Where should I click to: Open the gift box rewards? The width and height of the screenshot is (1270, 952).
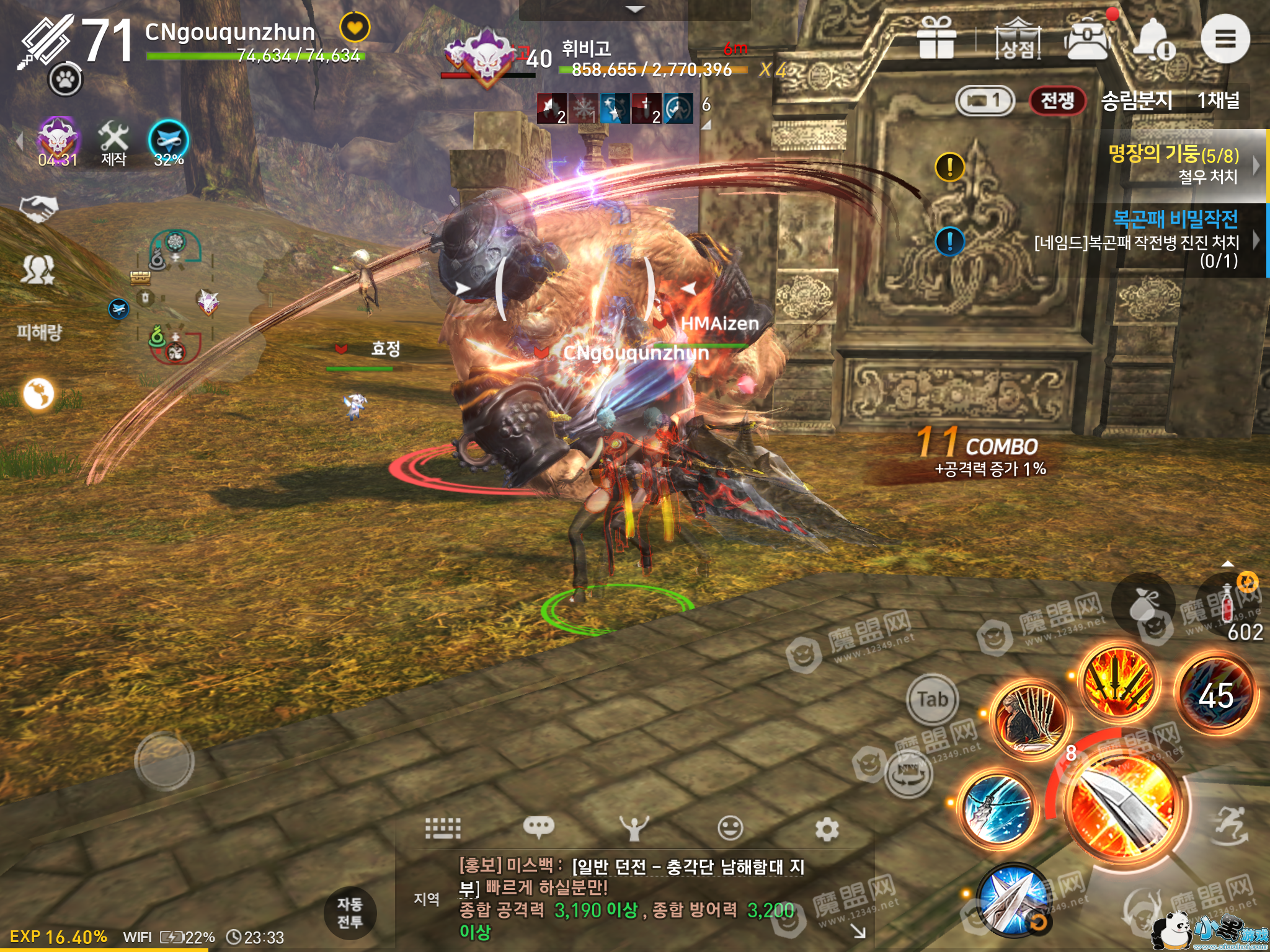click(x=936, y=38)
